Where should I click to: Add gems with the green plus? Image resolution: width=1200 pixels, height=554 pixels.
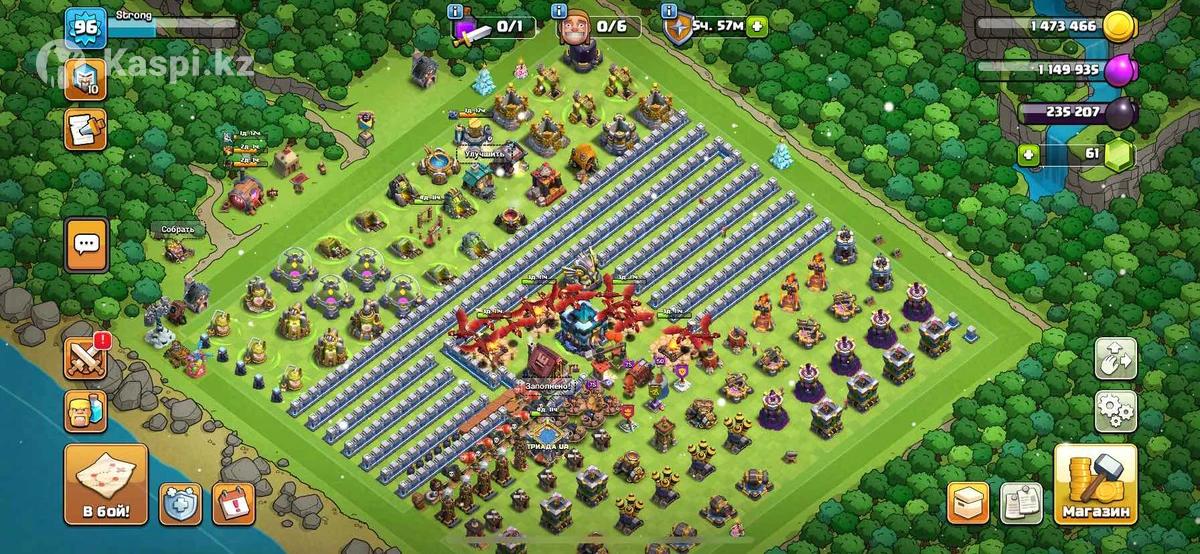point(1027,155)
